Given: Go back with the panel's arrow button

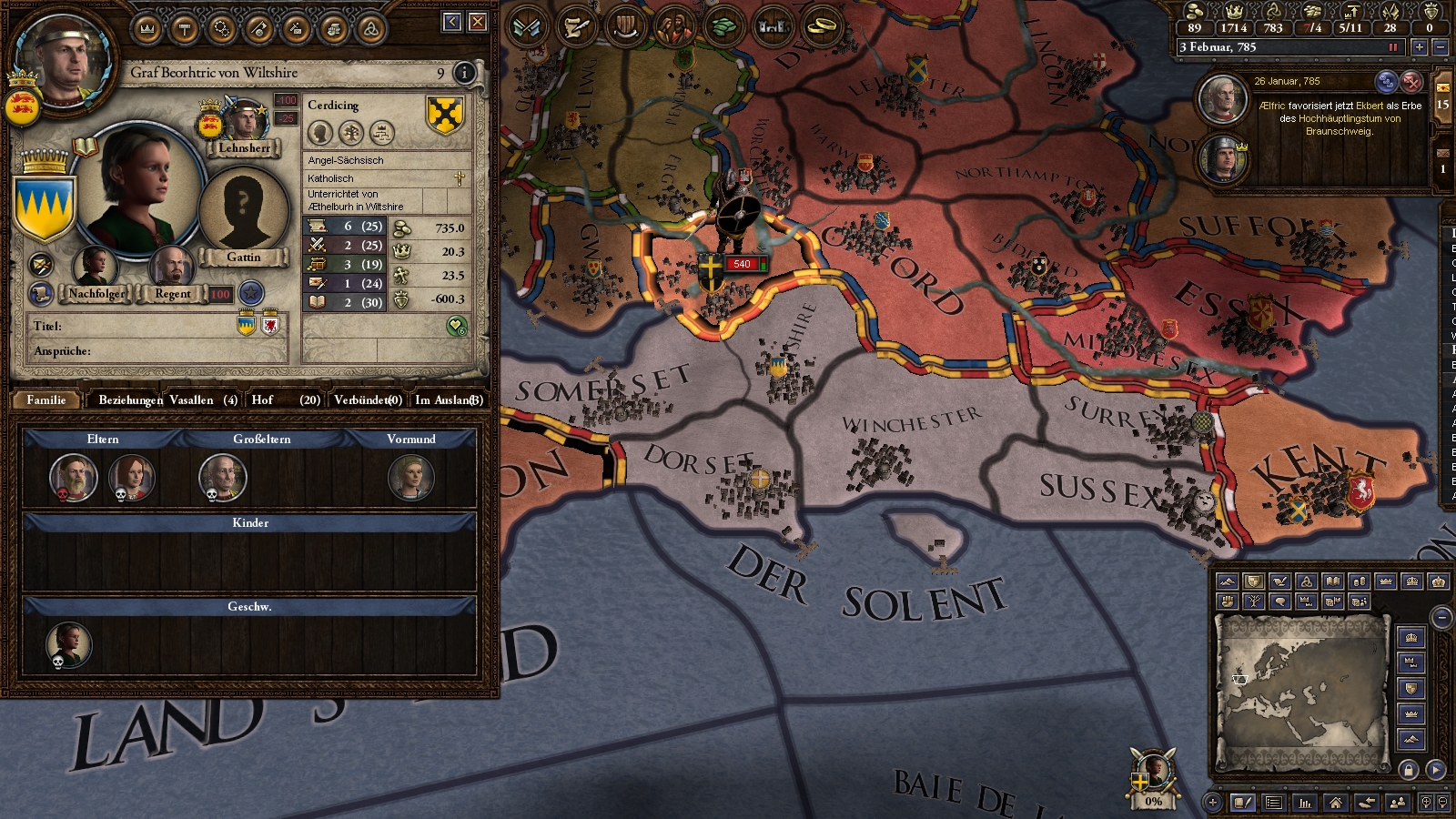Looking at the screenshot, I should (x=452, y=22).
